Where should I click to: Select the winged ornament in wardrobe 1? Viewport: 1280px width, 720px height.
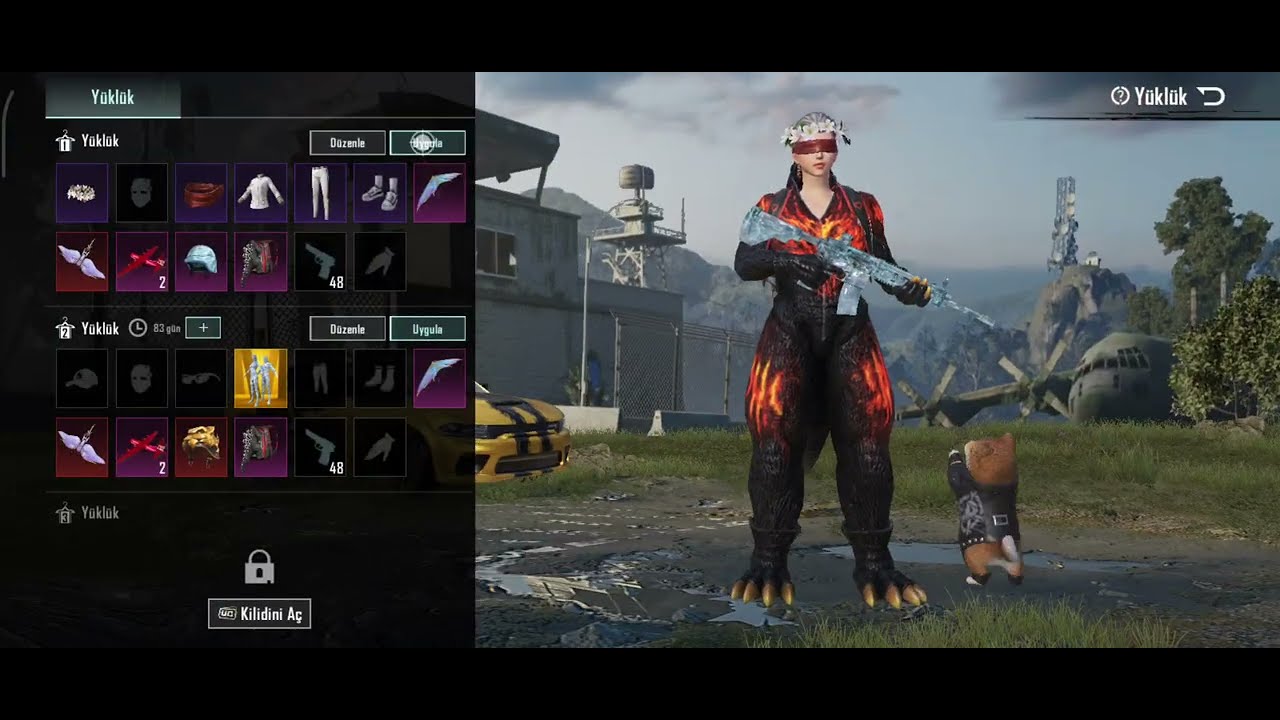[82, 262]
